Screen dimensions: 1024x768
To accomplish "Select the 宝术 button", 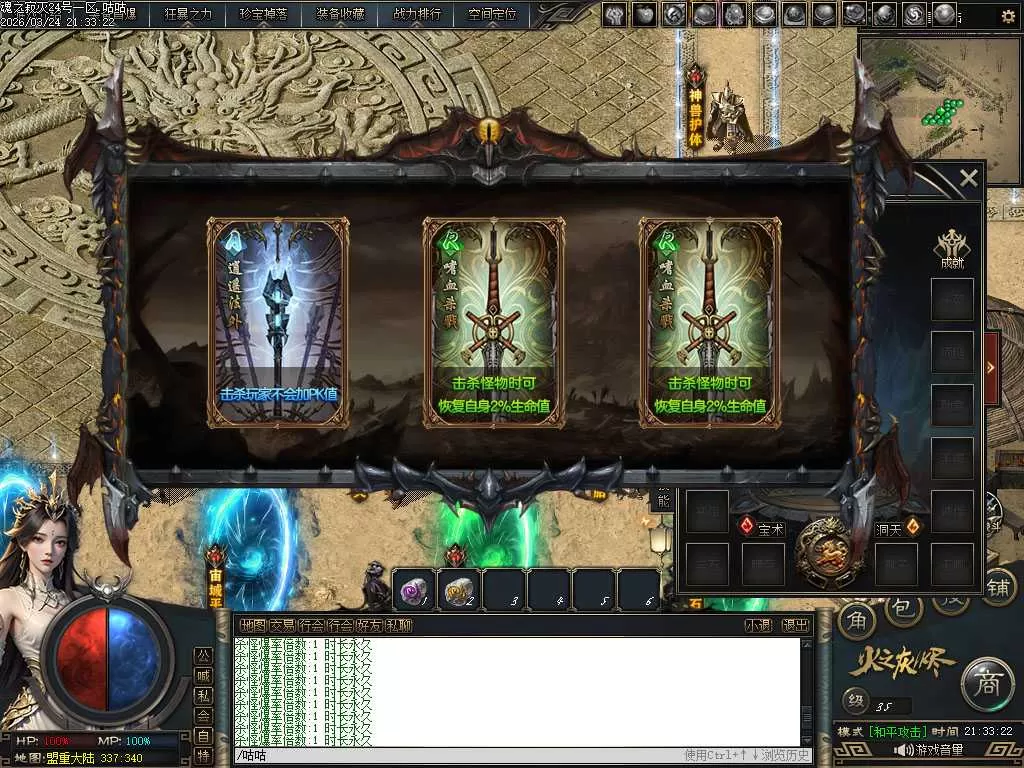I will click(x=762, y=527).
